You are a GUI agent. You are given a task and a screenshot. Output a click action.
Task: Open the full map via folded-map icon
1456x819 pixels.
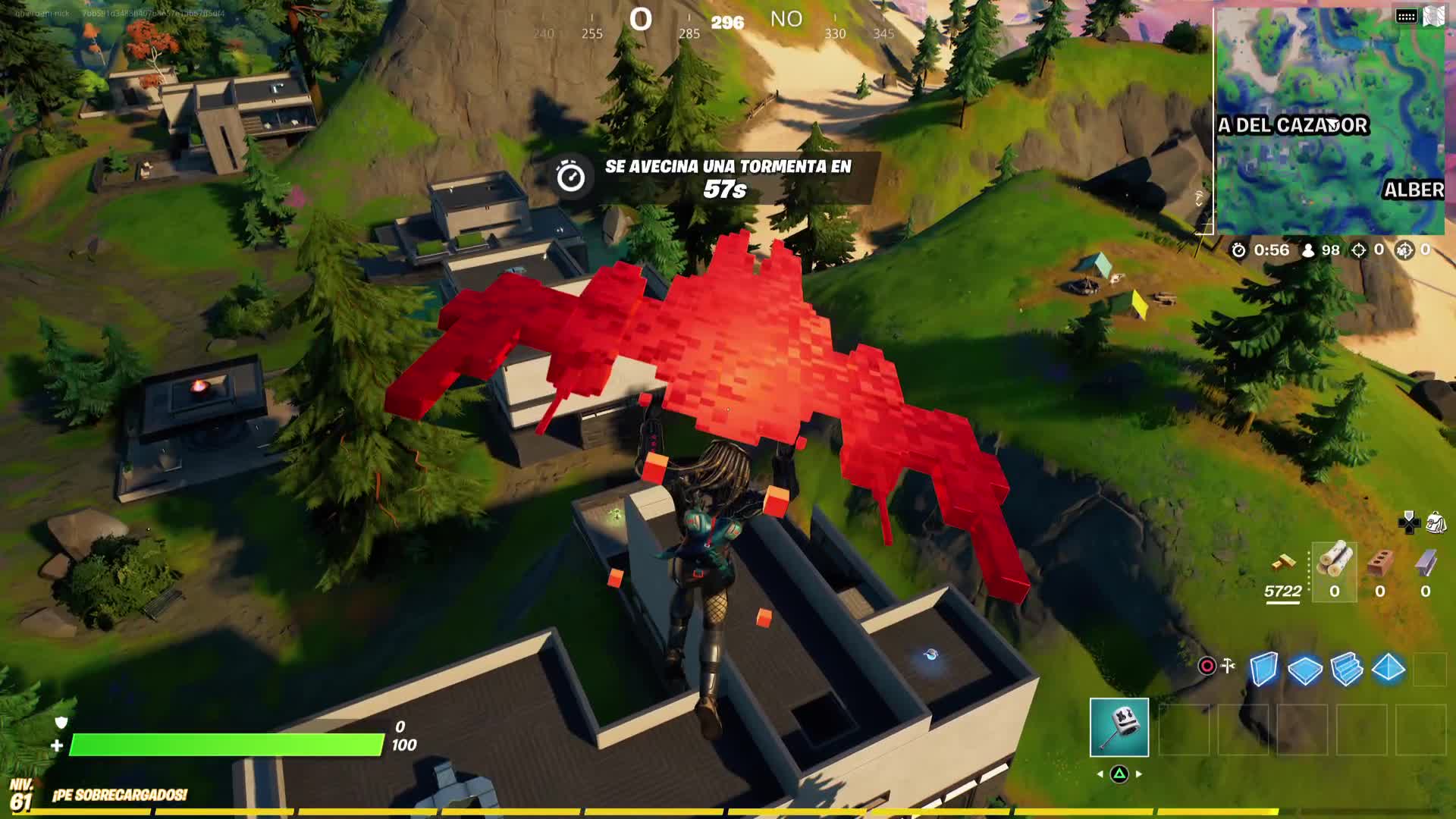coord(1433,17)
